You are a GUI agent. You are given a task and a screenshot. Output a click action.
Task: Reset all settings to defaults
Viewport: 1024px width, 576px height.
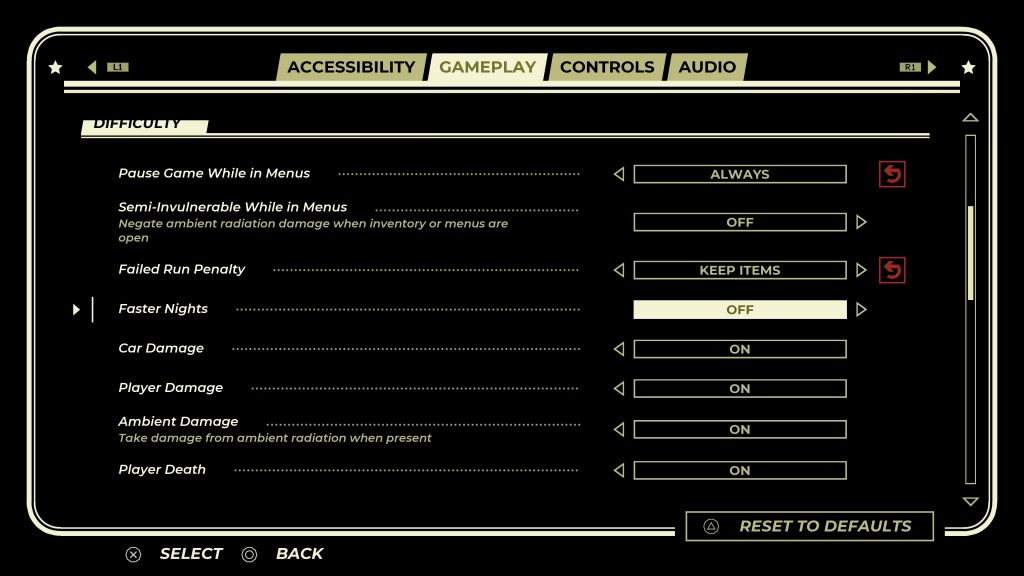pyautogui.click(x=810, y=526)
